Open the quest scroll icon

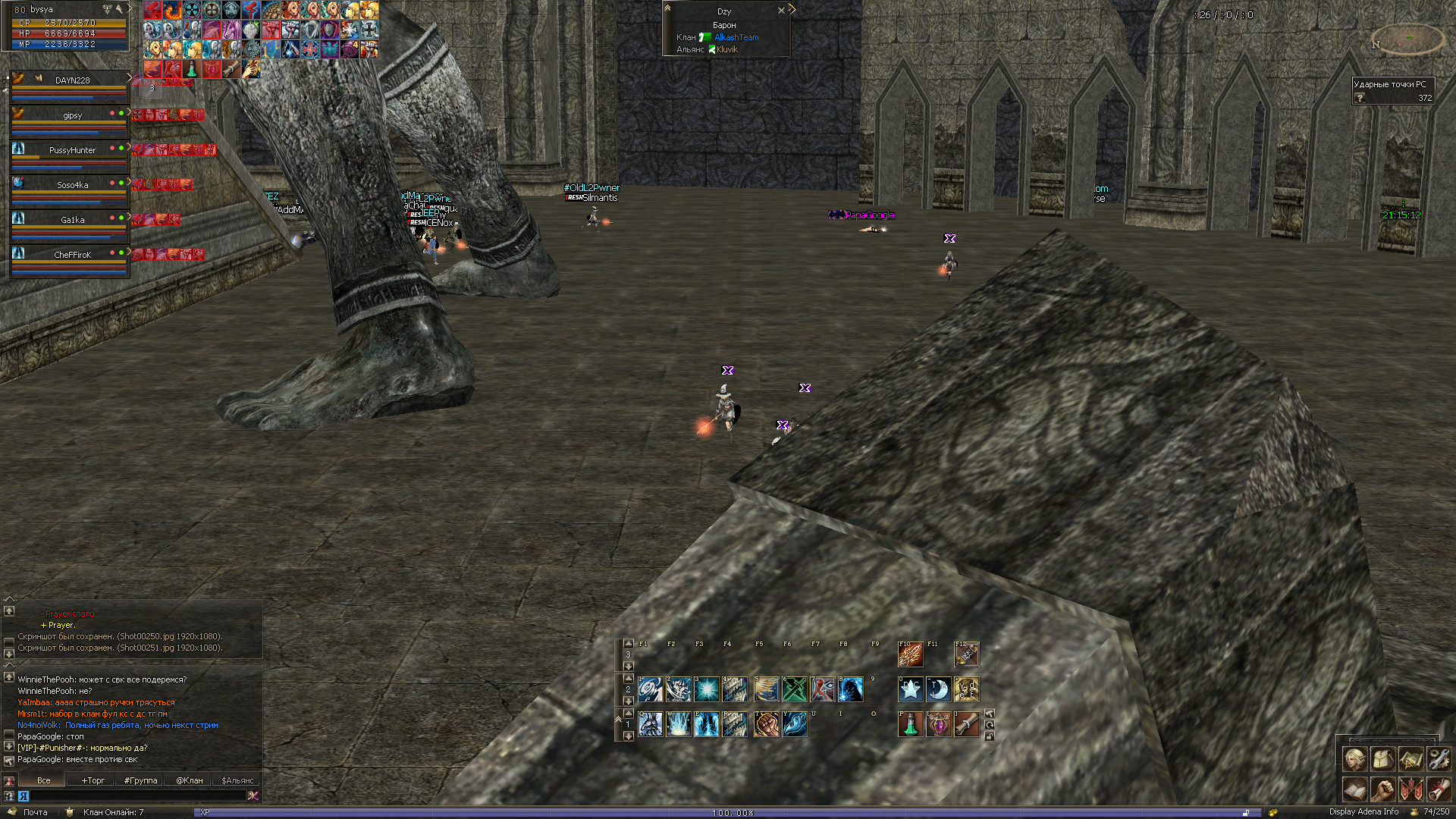tap(1438, 789)
